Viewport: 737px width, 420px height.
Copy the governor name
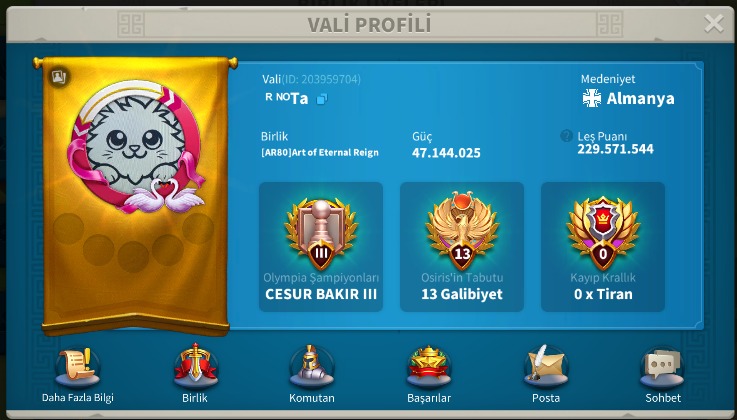tap(322, 99)
